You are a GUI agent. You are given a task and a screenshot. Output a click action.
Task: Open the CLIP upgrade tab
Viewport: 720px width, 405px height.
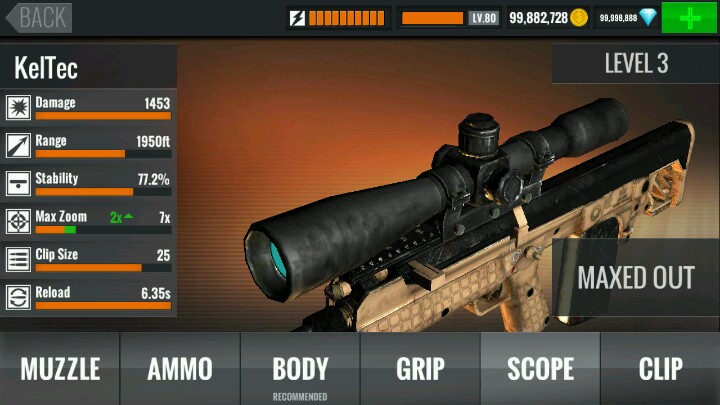(660, 368)
